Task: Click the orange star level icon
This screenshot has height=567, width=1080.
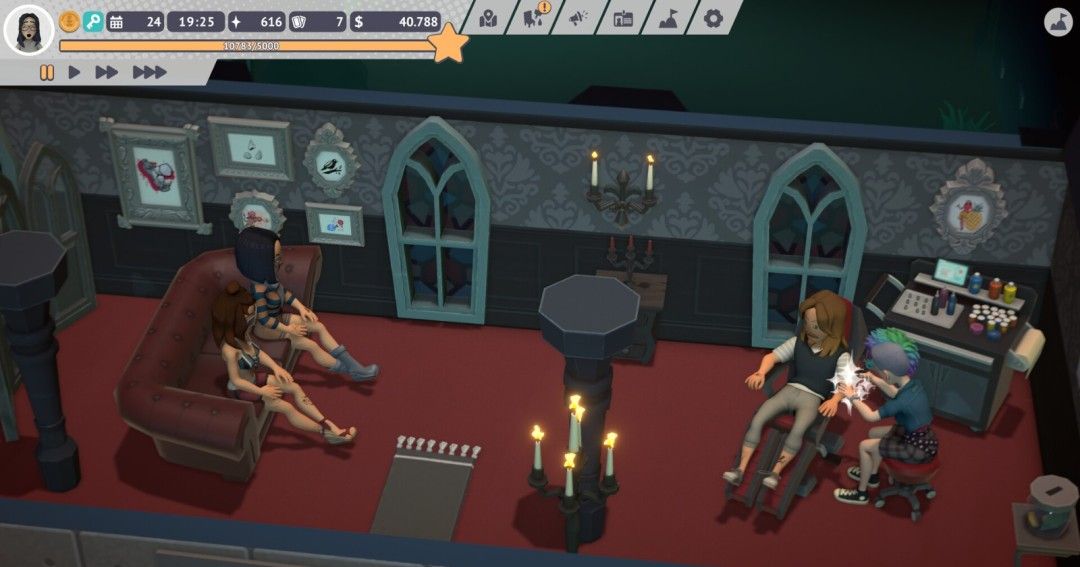Action: coord(449,44)
